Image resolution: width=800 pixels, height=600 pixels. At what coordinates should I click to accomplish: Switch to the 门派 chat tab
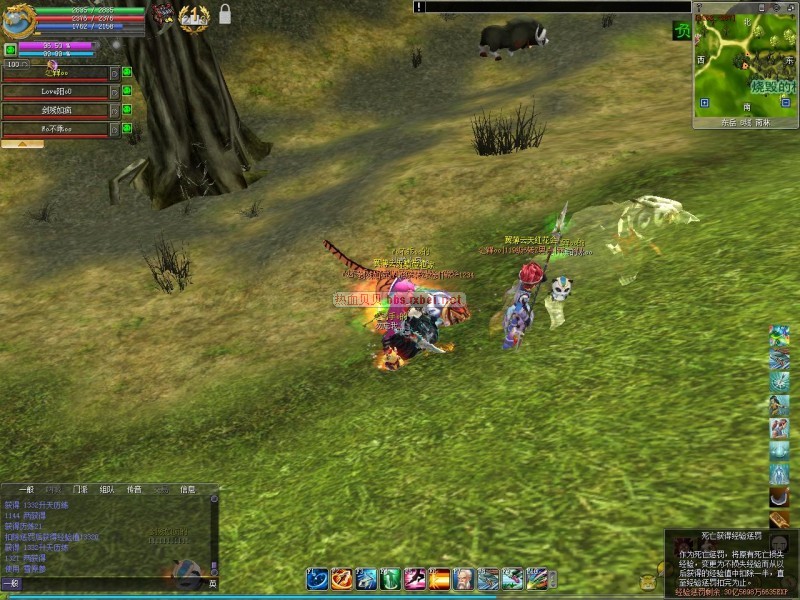pyautogui.click(x=80, y=490)
